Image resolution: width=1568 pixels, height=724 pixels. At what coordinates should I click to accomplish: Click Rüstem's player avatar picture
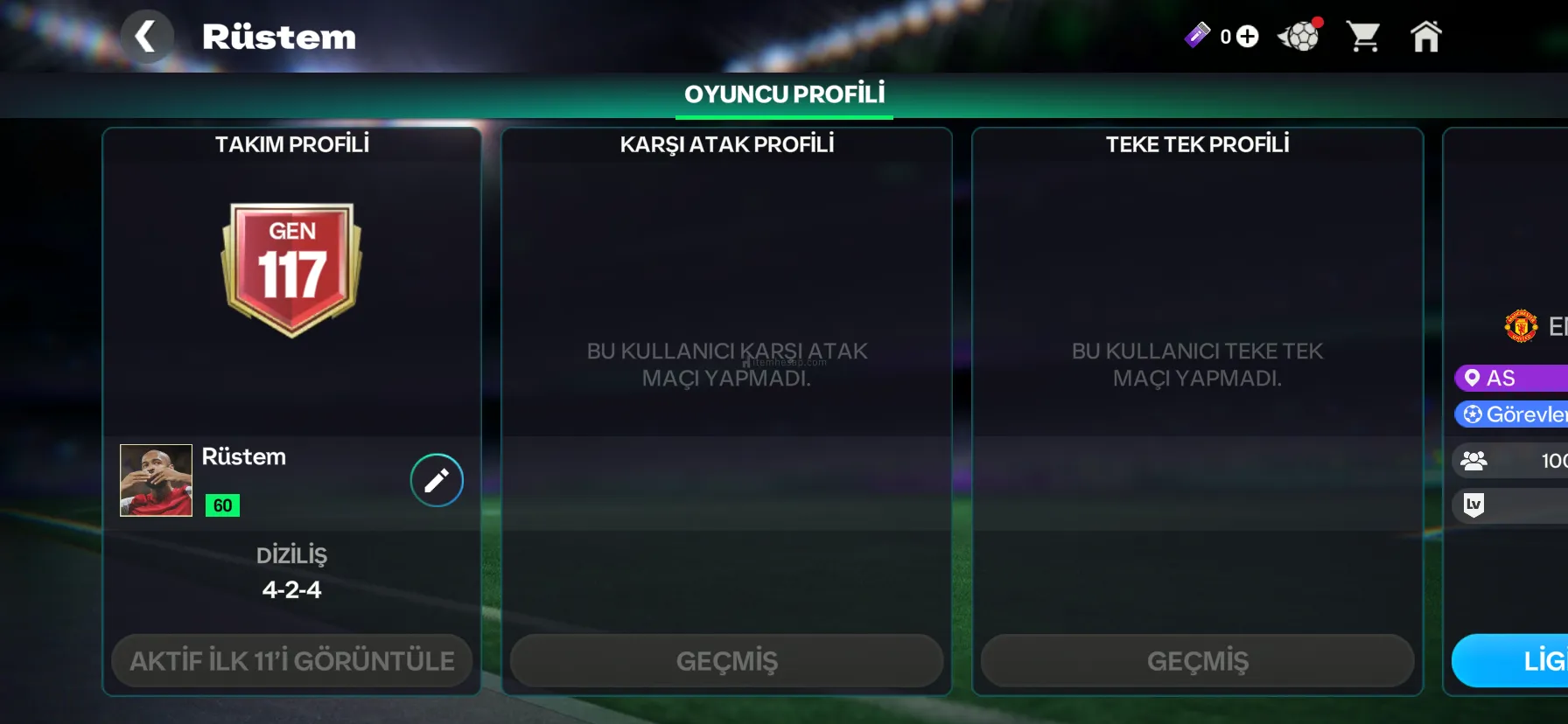coord(157,480)
